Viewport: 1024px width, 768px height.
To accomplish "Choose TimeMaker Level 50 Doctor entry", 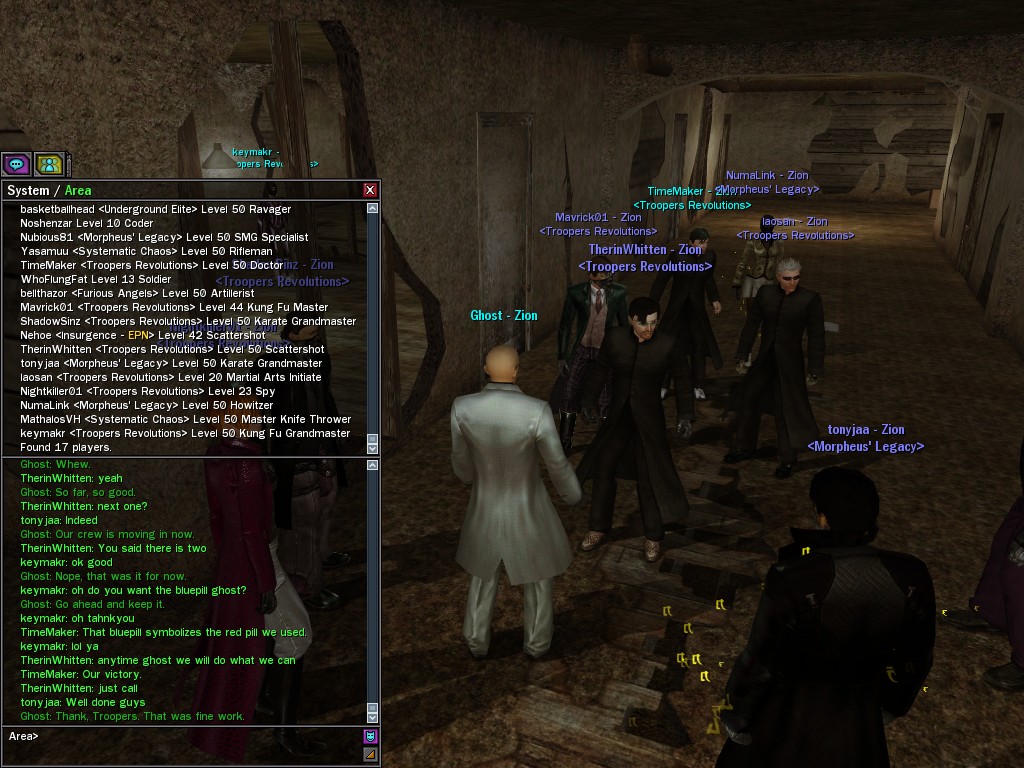I will (x=152, y=265).
